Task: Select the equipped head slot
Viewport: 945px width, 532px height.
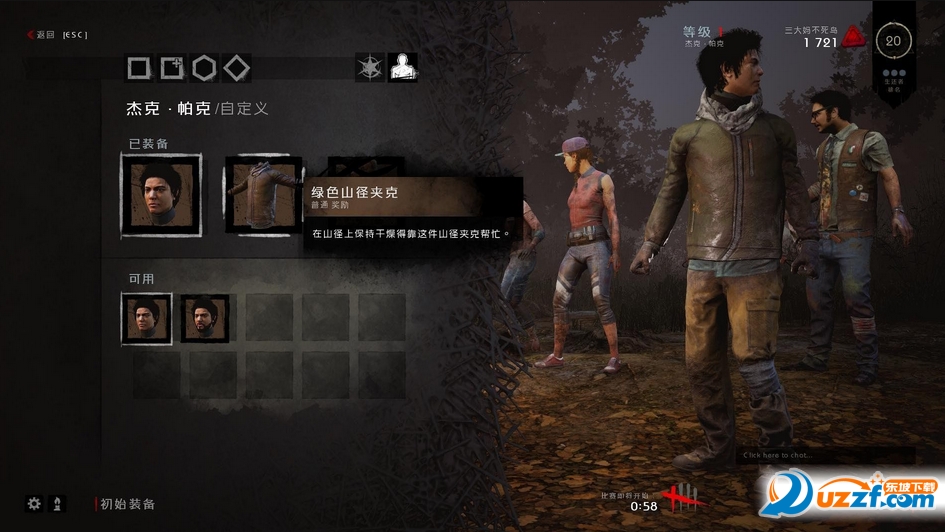Action: pos(161,195)
